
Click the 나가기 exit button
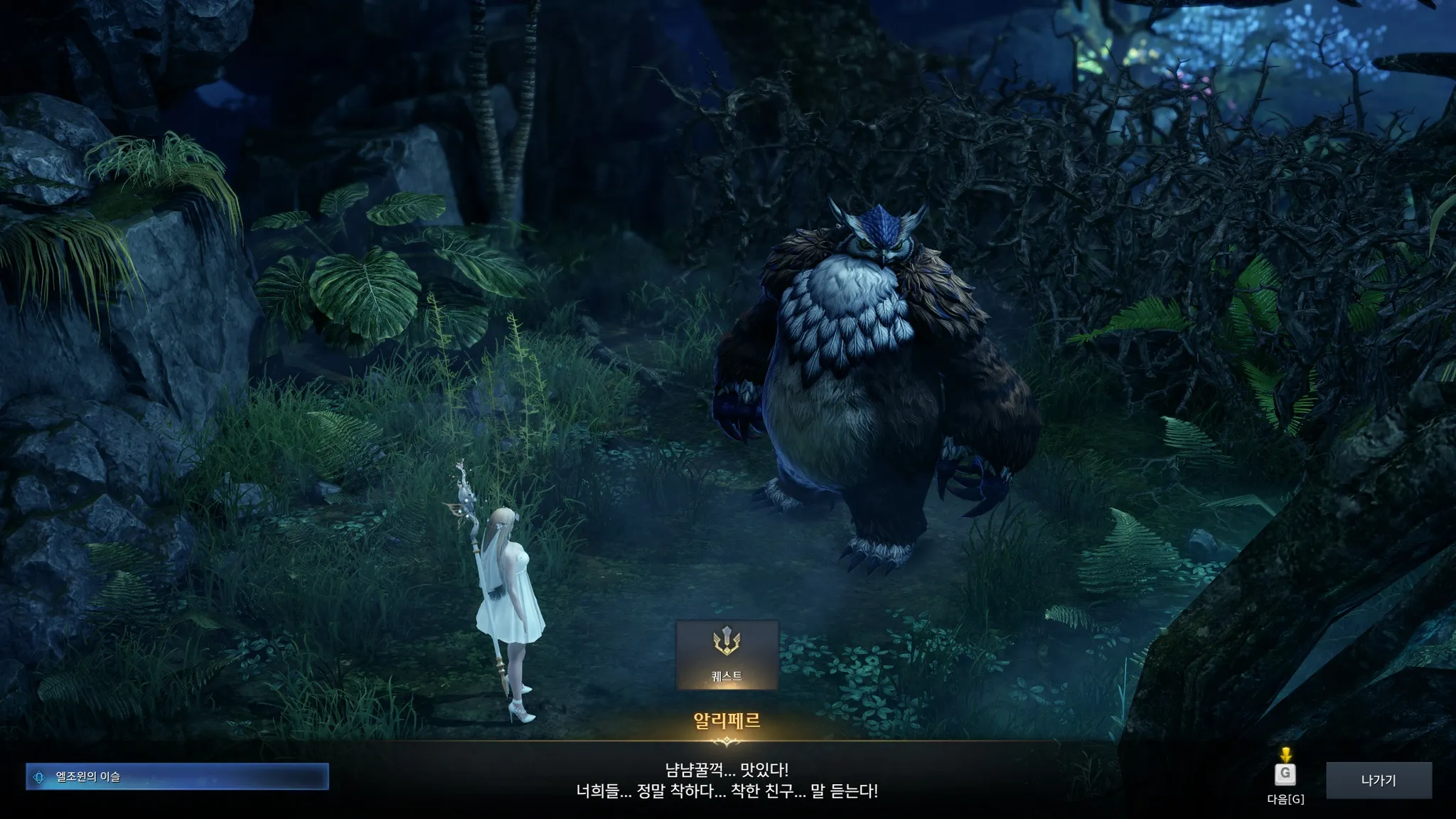coord(1379,781)
